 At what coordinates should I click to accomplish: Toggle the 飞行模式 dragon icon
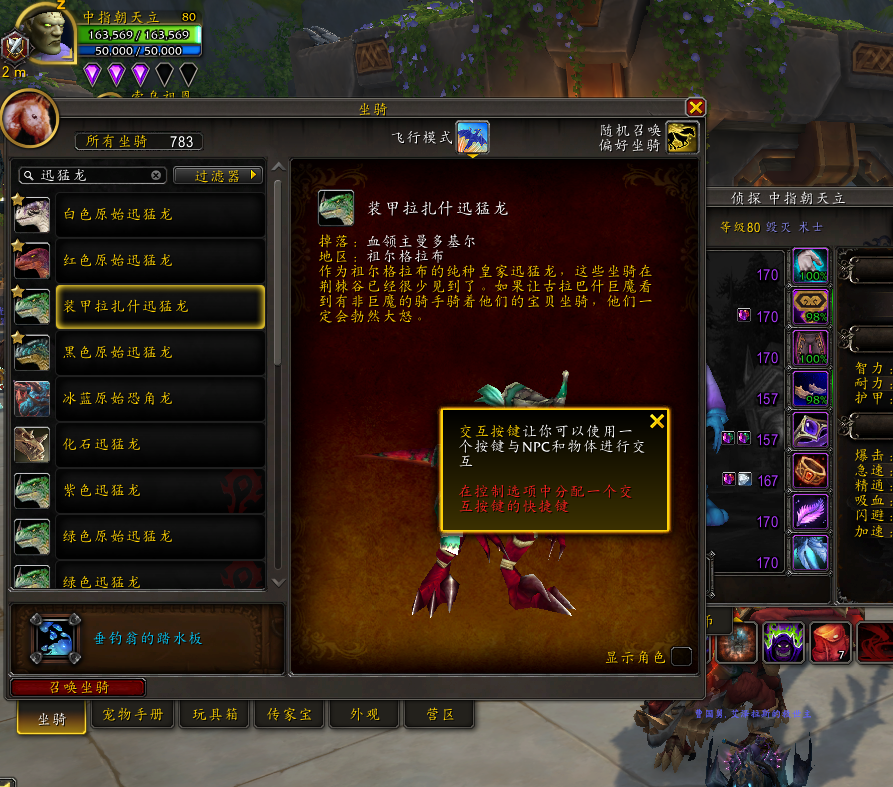tap(472, 137)
